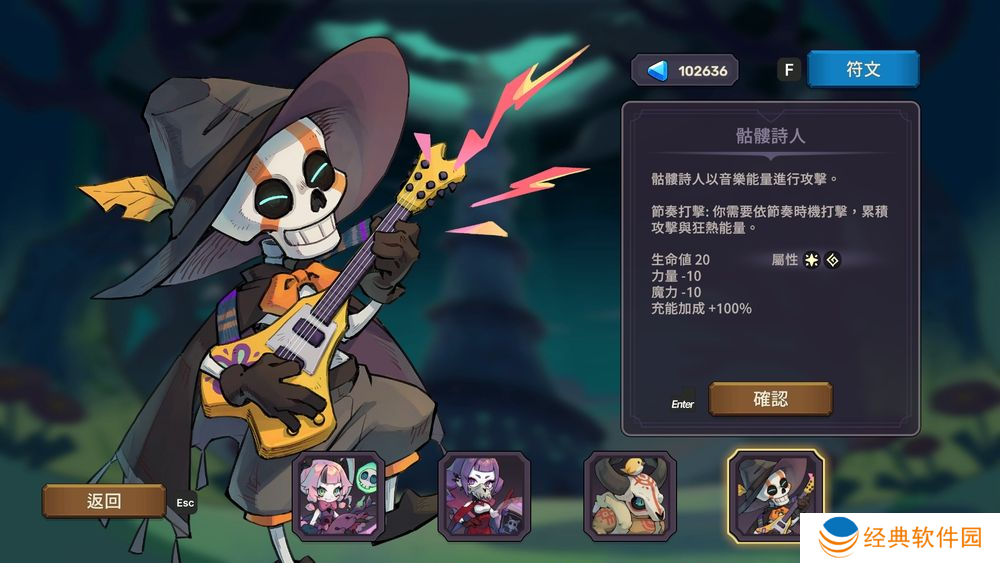Select the pink-haired girl character portrait
This screenshot has height=563, width=1000.
coord(338,498)
